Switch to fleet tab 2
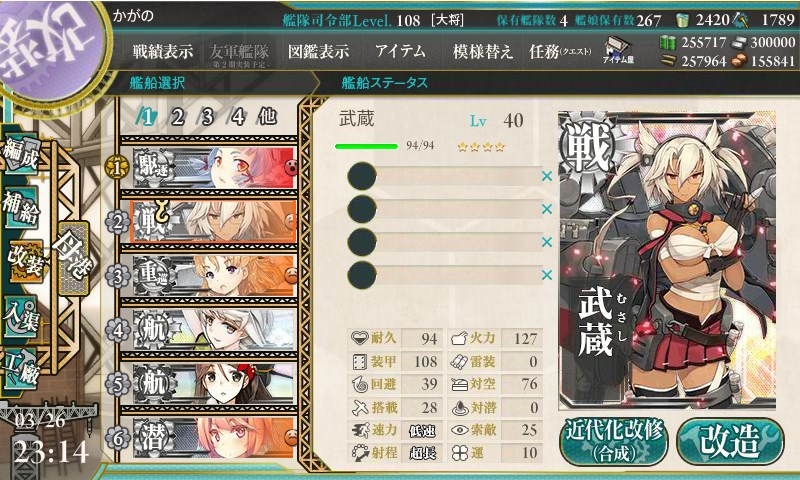800x480 pixels. point(177,116)
